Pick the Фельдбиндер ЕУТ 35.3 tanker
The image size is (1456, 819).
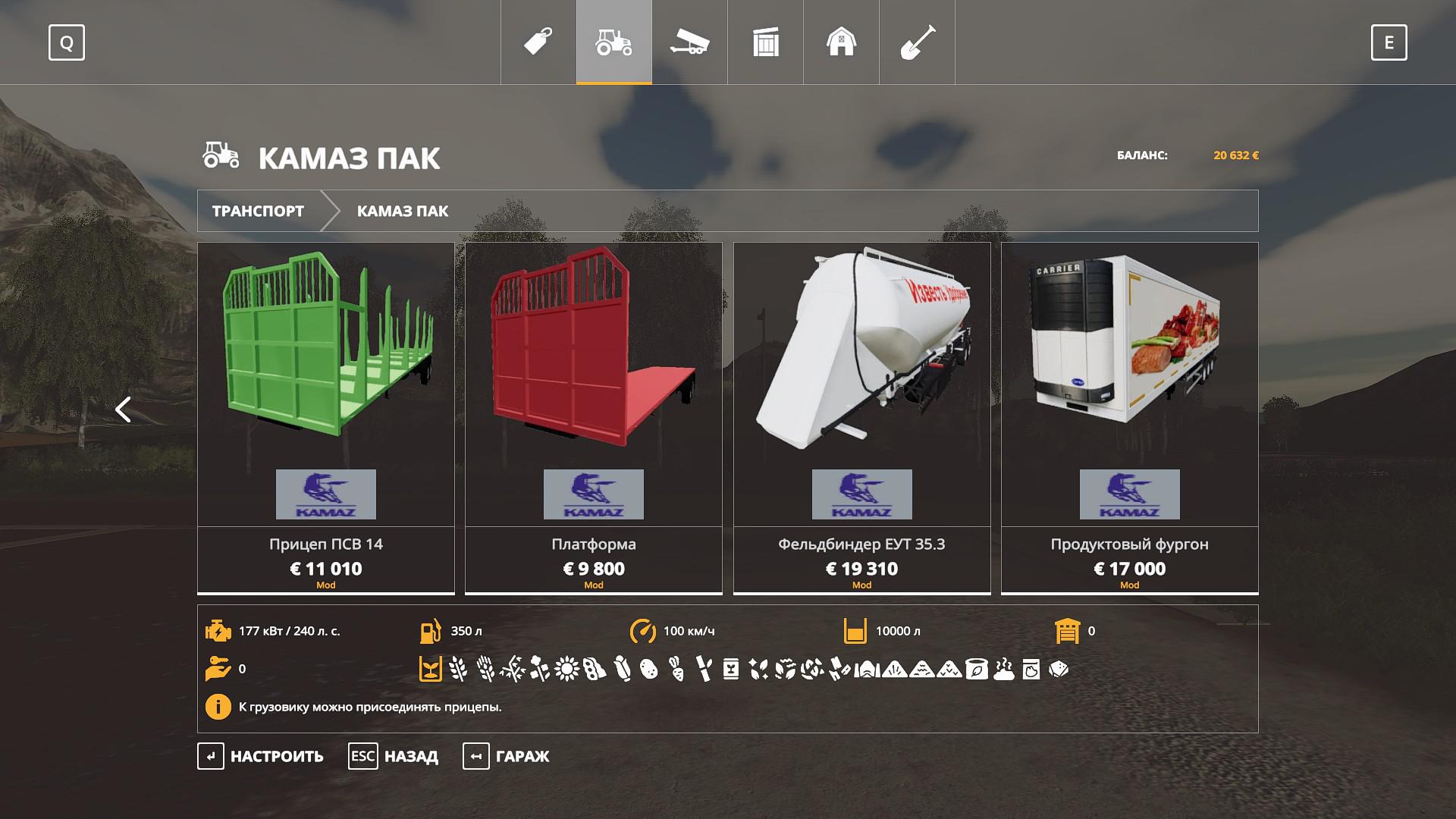click(x=861, y=417)
